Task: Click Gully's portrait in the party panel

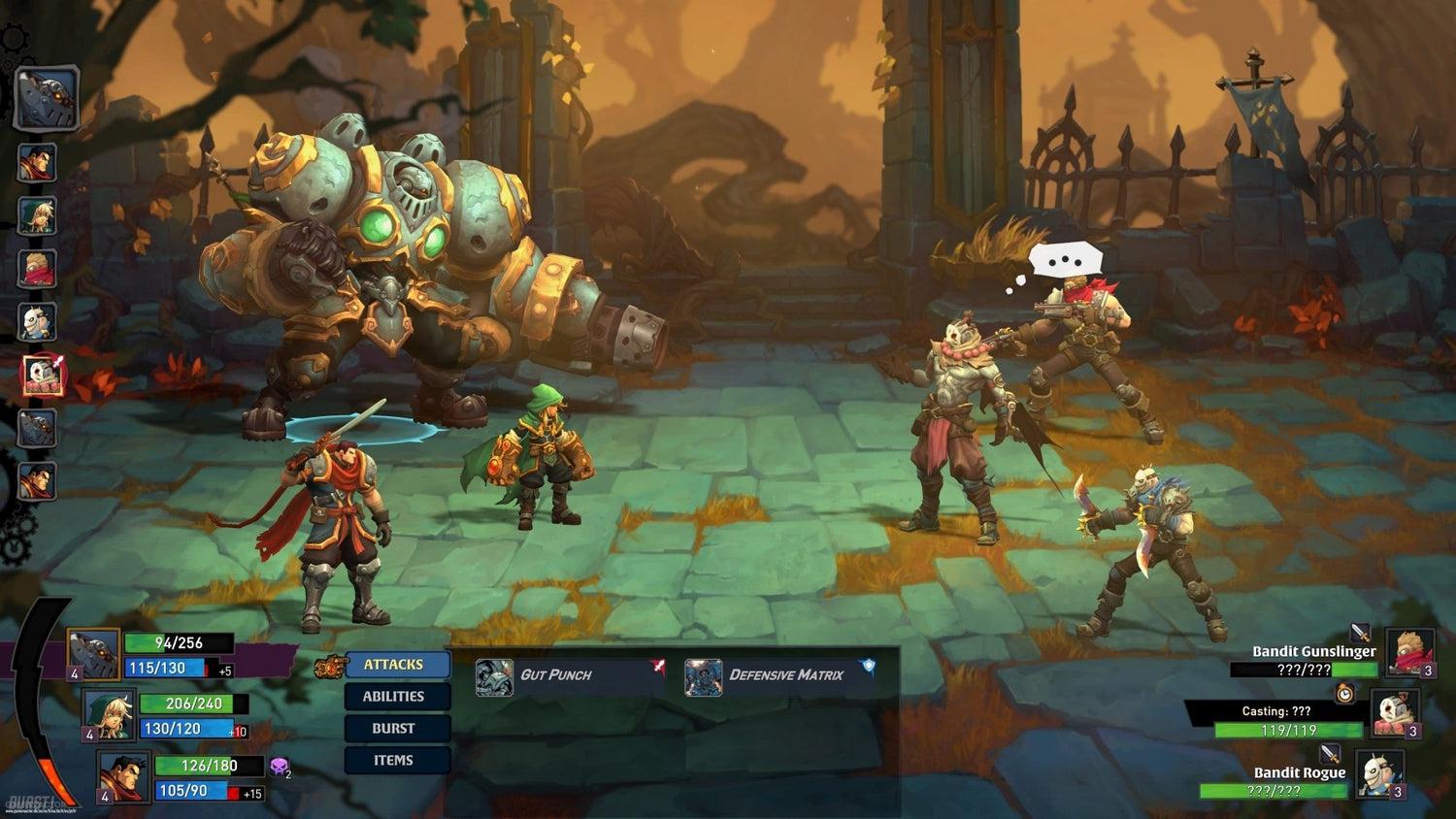Action: coord(109,717)
